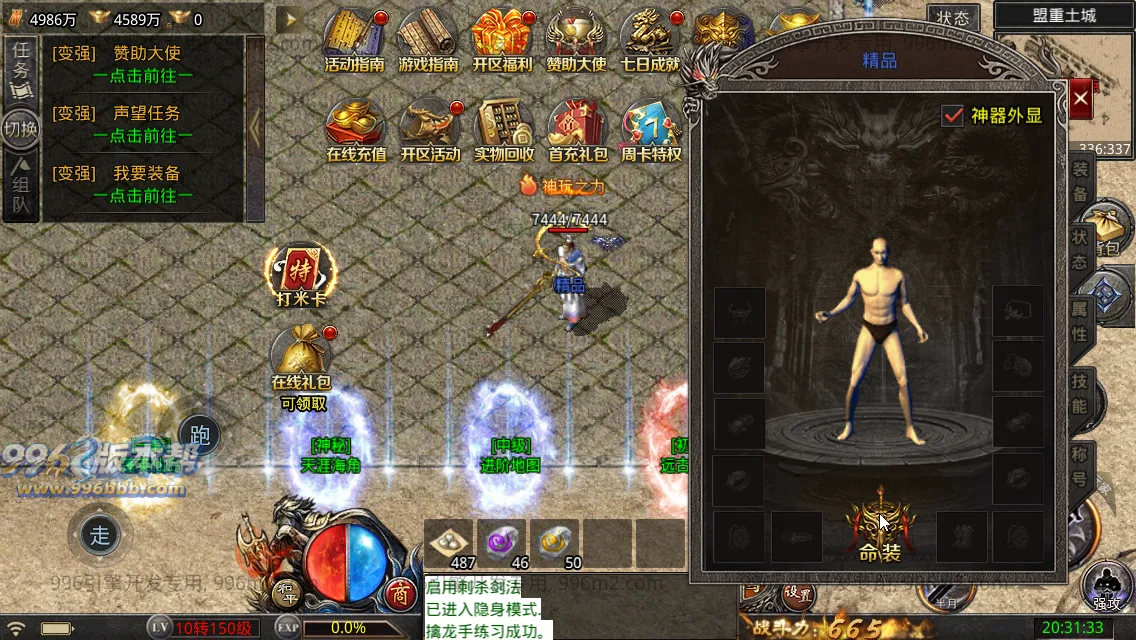Viewport: 1136px width, 640px height.
Task: Open the 活动指南 menu icon
Action: pyautogui.click(x=354, y=40)
